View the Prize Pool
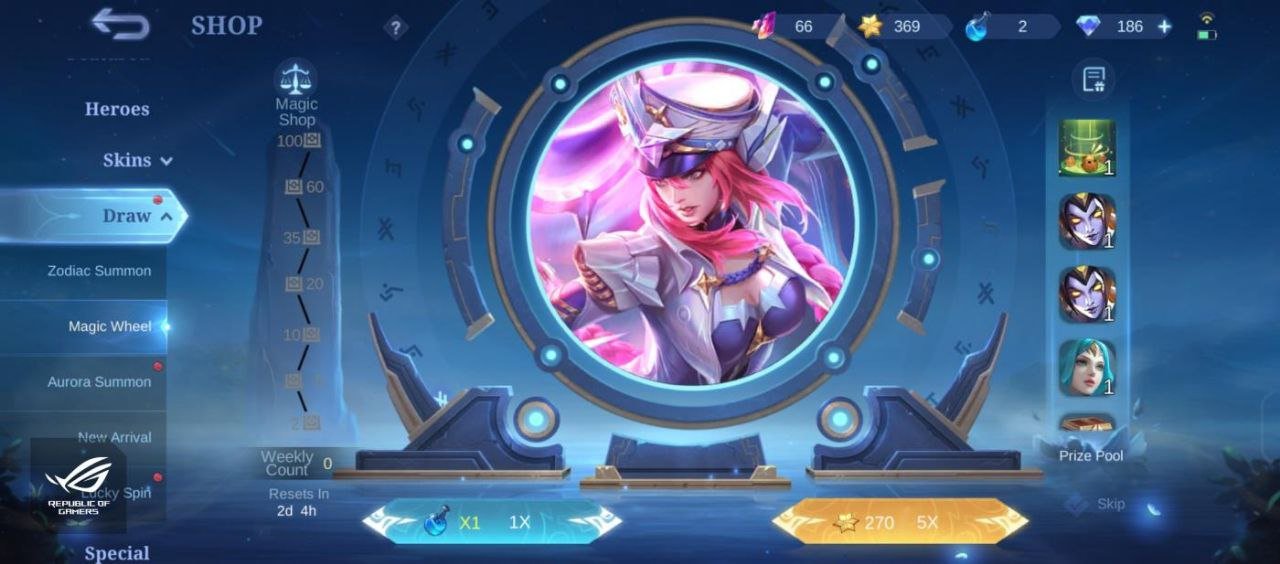Image resolution: width=1280 pixels, height=564 pixels. [x=1091, y=455]
